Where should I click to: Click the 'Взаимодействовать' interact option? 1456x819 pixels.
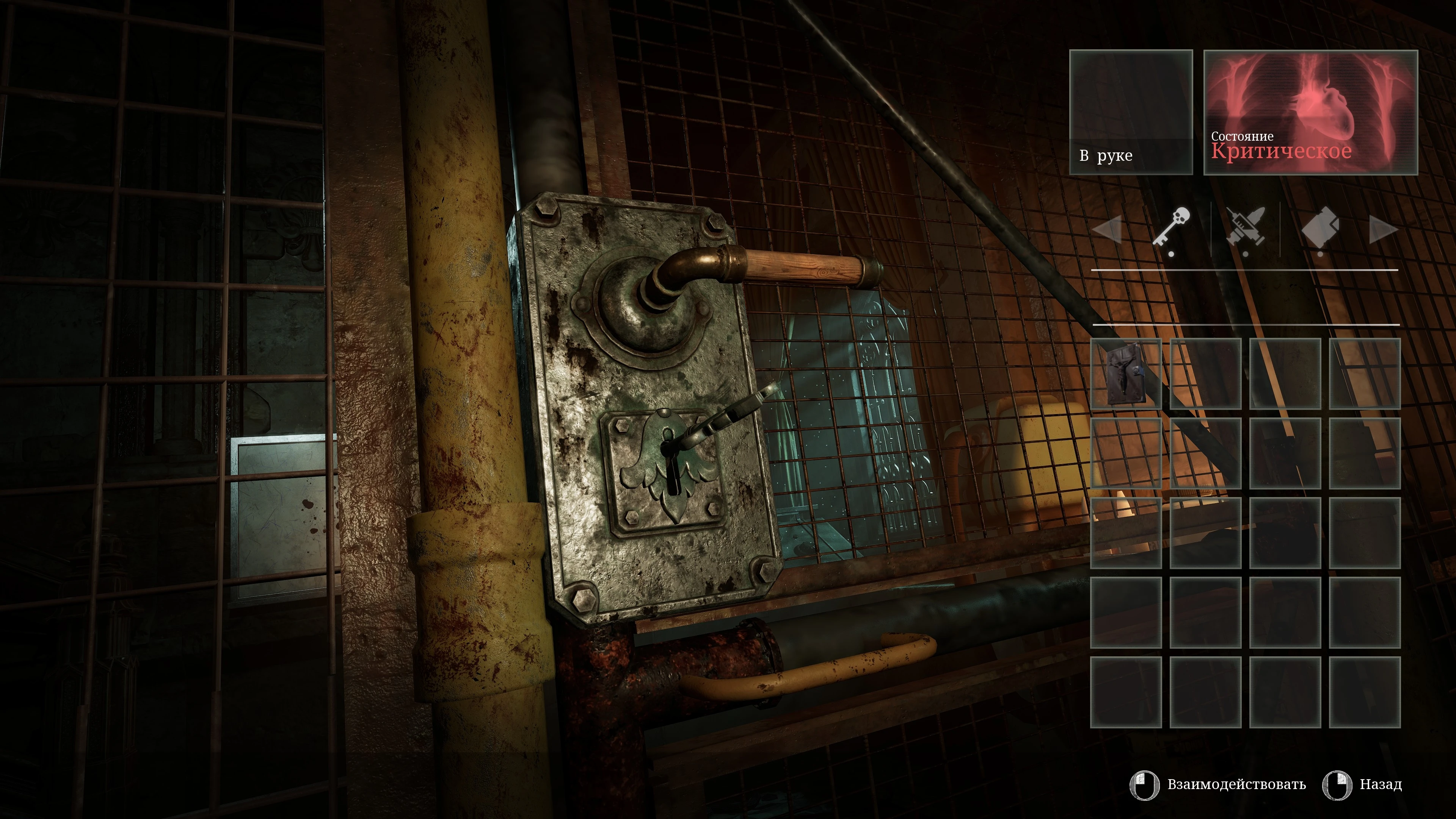pyautogui.click(x=1236, y=784)
